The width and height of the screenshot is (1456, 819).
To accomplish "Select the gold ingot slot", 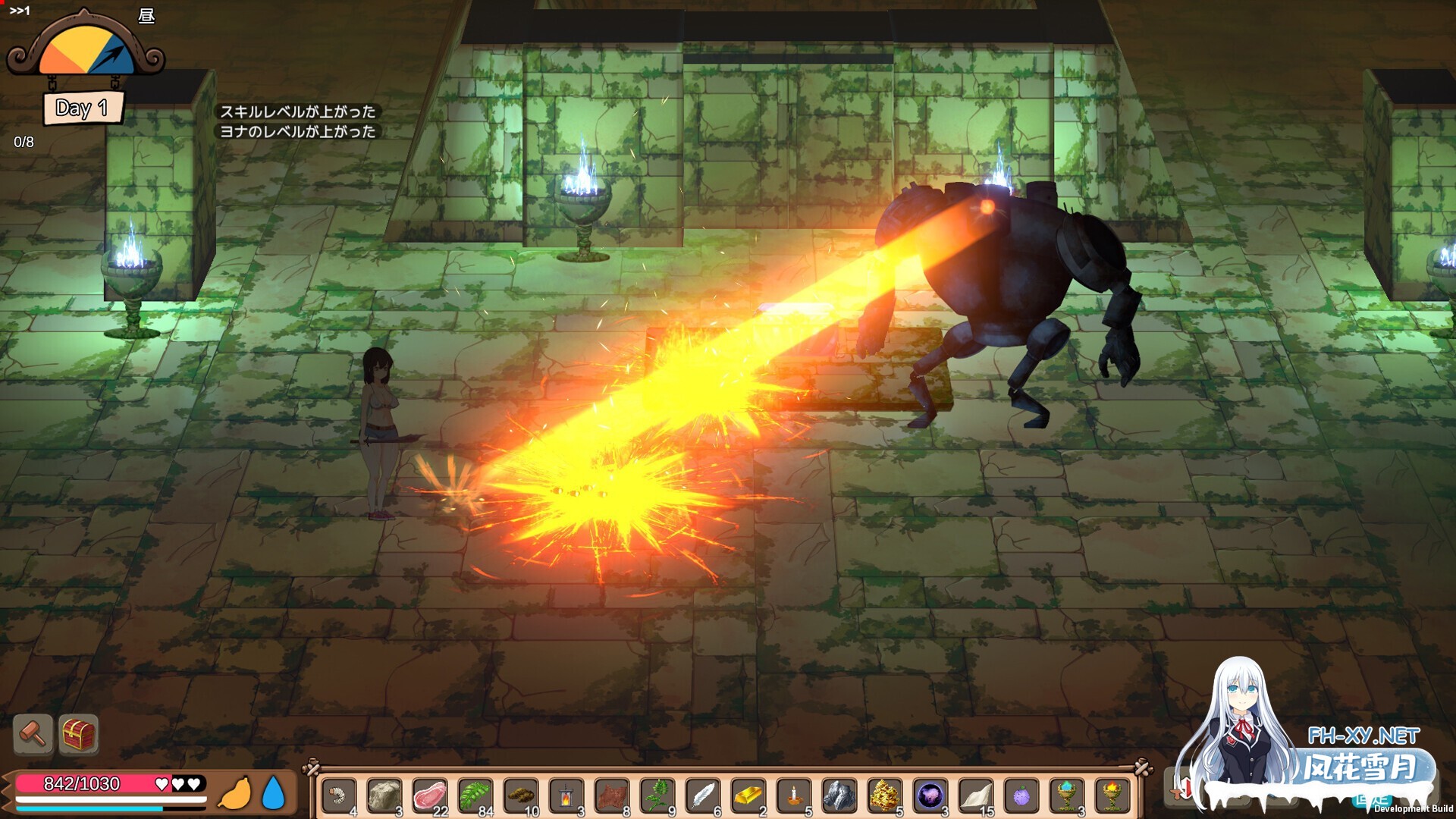I will pos(748,796).
